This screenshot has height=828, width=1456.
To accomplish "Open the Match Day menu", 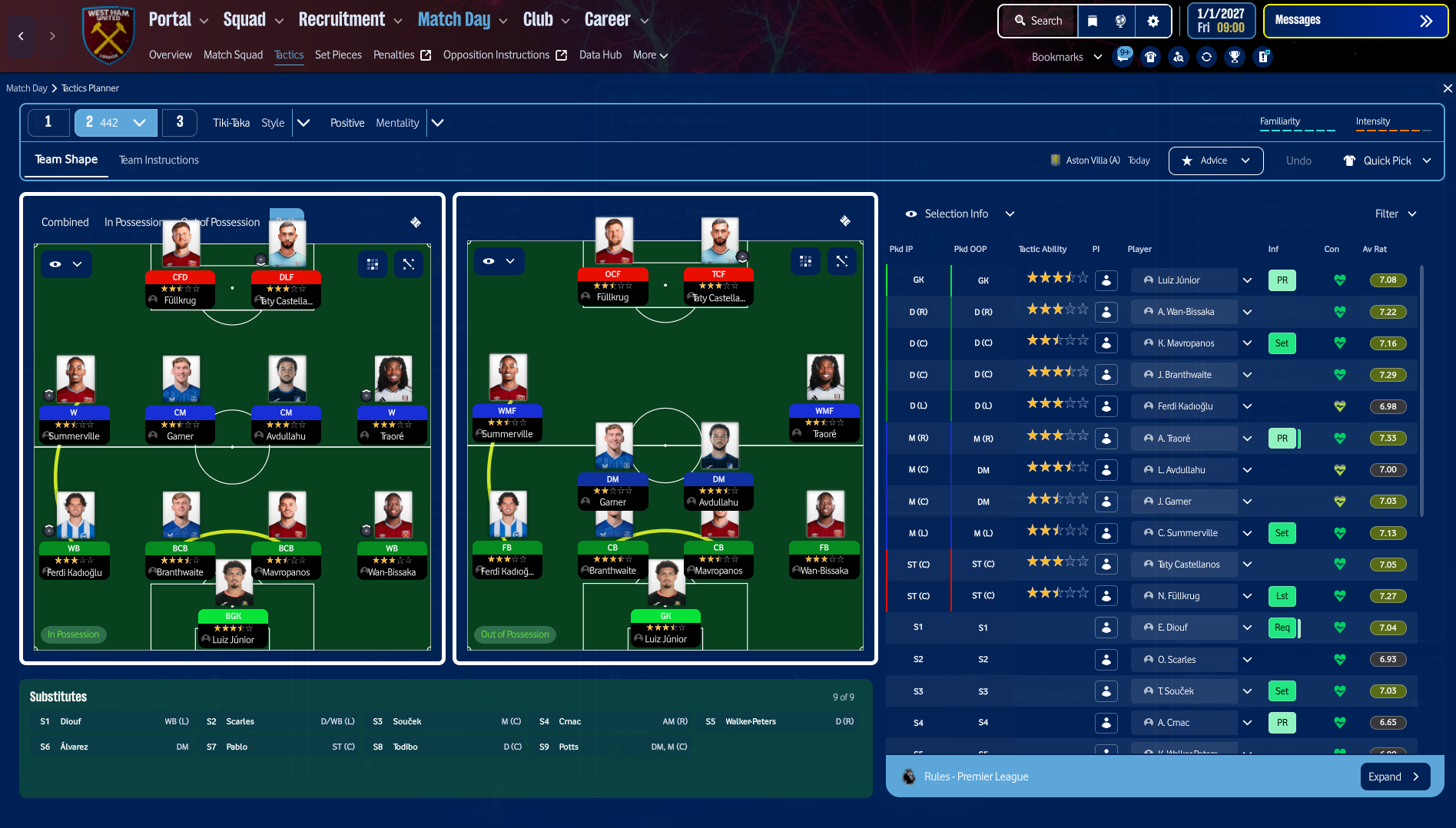I will click(455, 18).
